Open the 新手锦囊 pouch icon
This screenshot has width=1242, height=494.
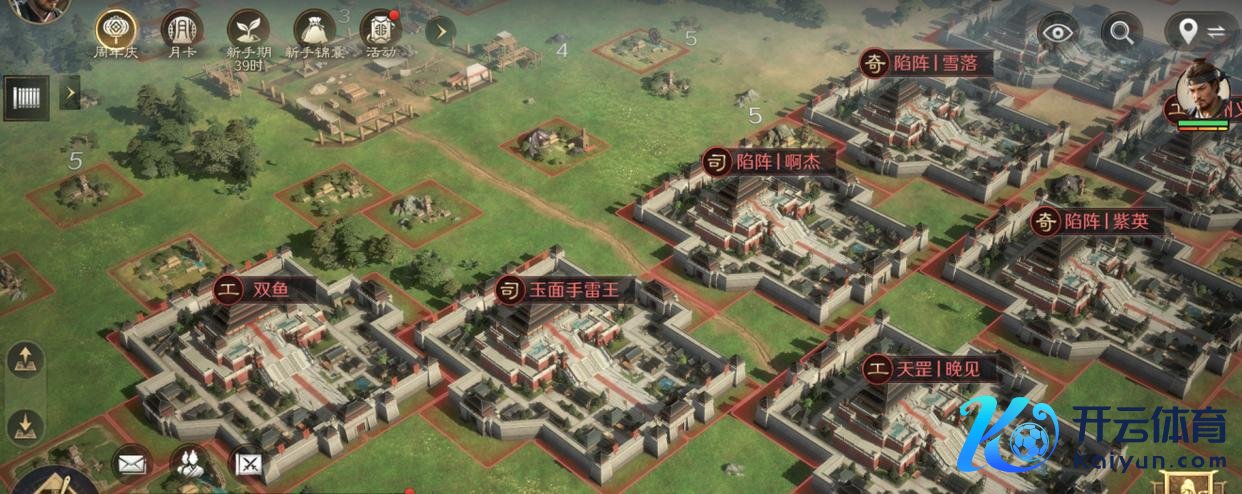coord(314,29)
